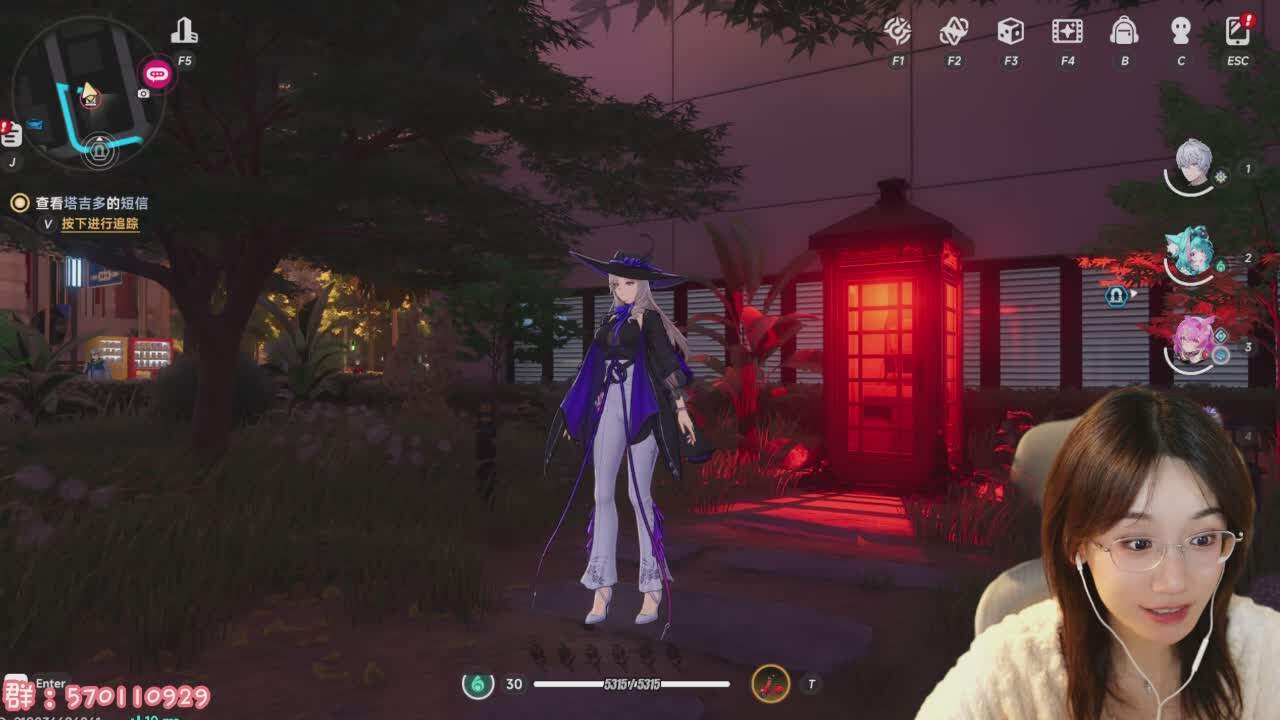Click the city buildings icon
Viewport: 1280px width, 720px height.
click(x=184, y=32)
